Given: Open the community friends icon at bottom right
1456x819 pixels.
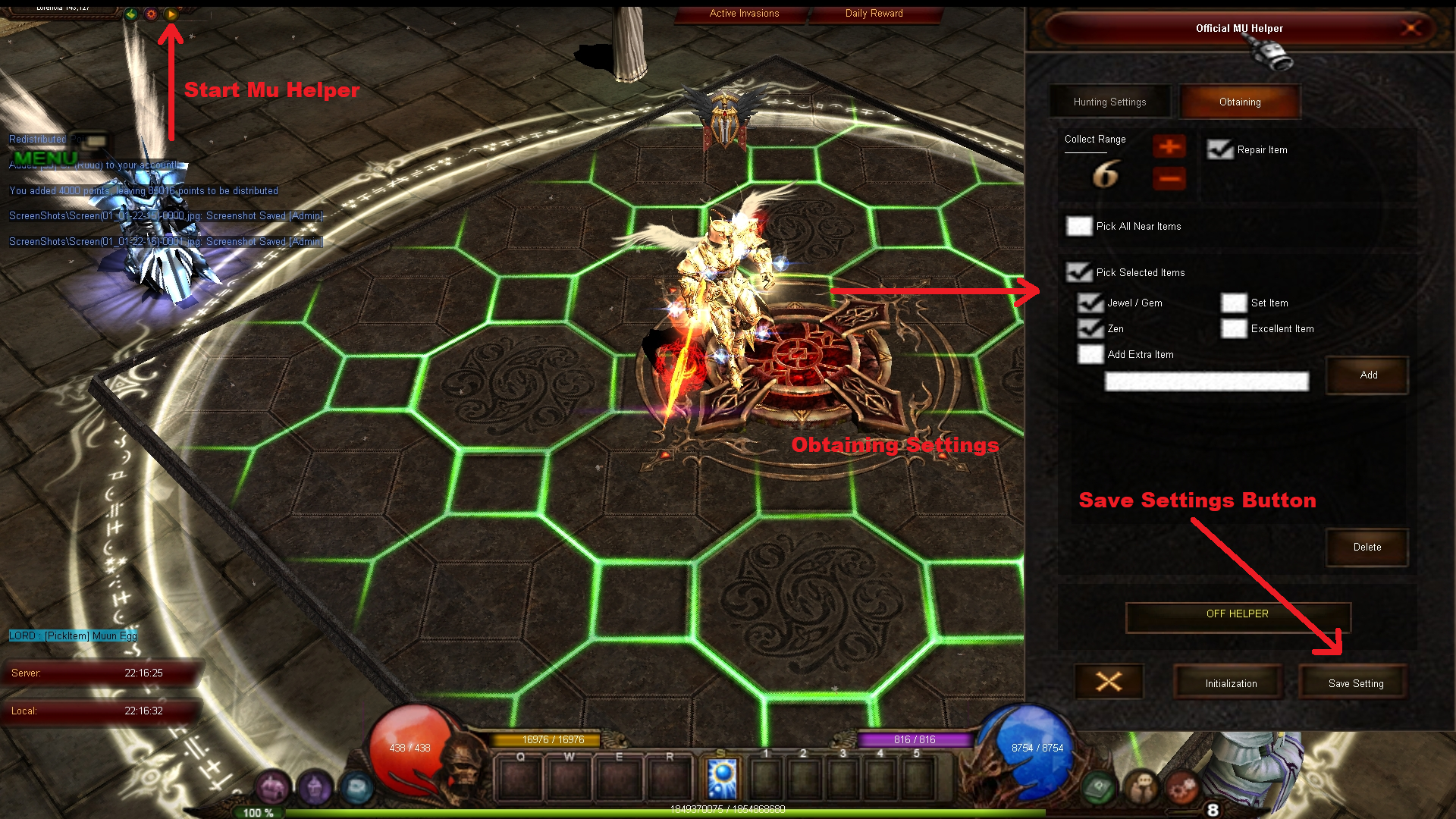Looking at the screenshot, I should (1140, 786).
